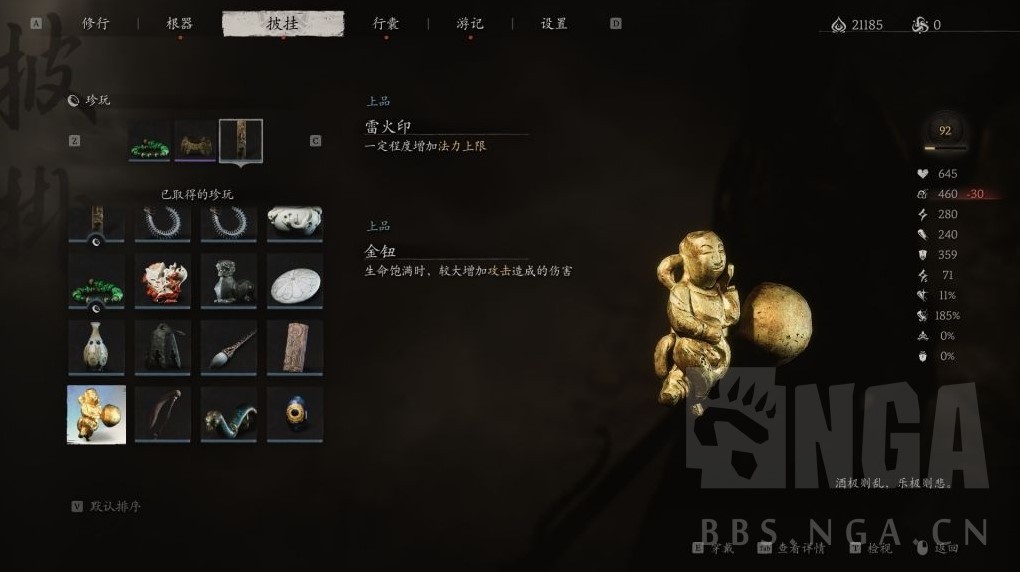This screenshot has height=572, width=1020.
Task: Open the 根器 tab
Action: pyautogui.click(x=180, y=24)
